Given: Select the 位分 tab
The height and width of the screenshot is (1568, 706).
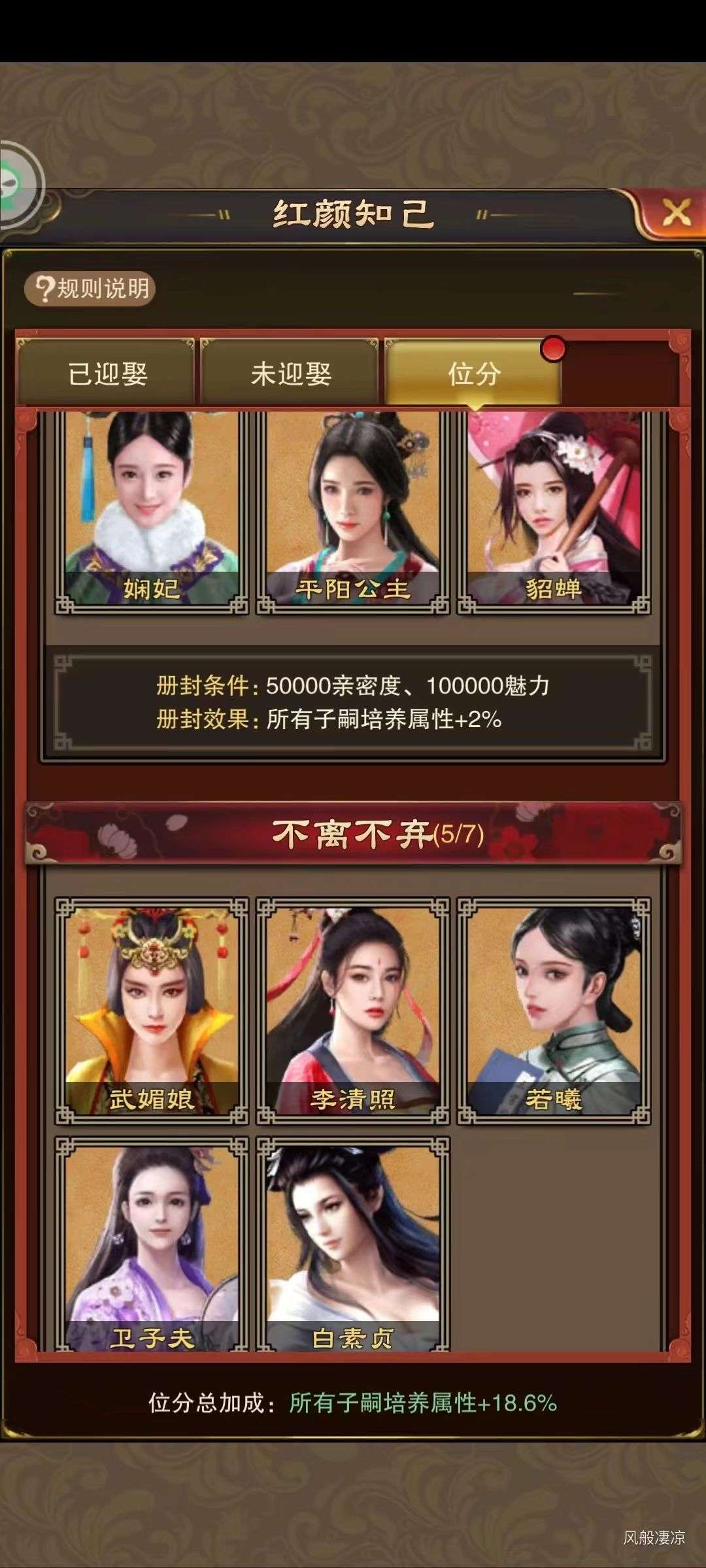Looking at the screenshot, I should click(473, 373).
